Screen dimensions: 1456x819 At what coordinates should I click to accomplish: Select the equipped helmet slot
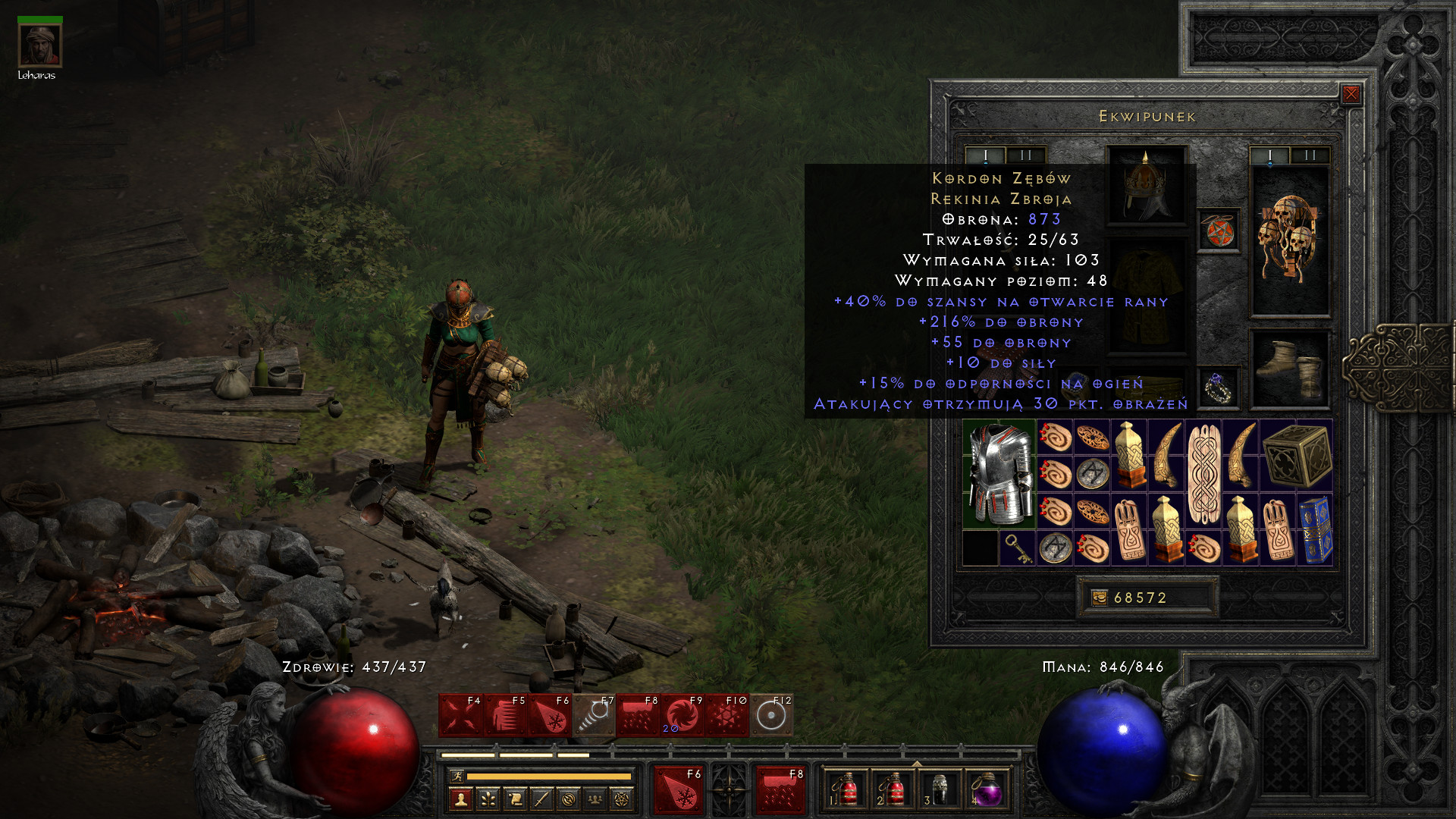click(1146, 184)
